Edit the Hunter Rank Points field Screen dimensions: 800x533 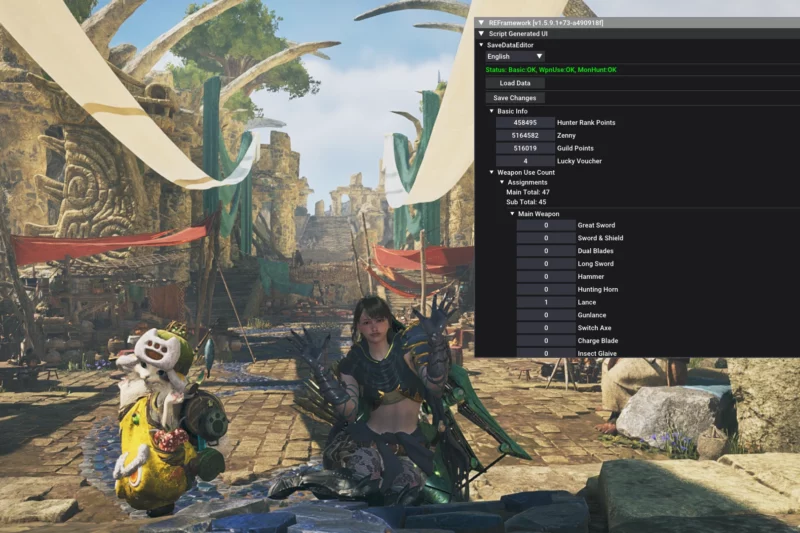click(x=525, y=122)
